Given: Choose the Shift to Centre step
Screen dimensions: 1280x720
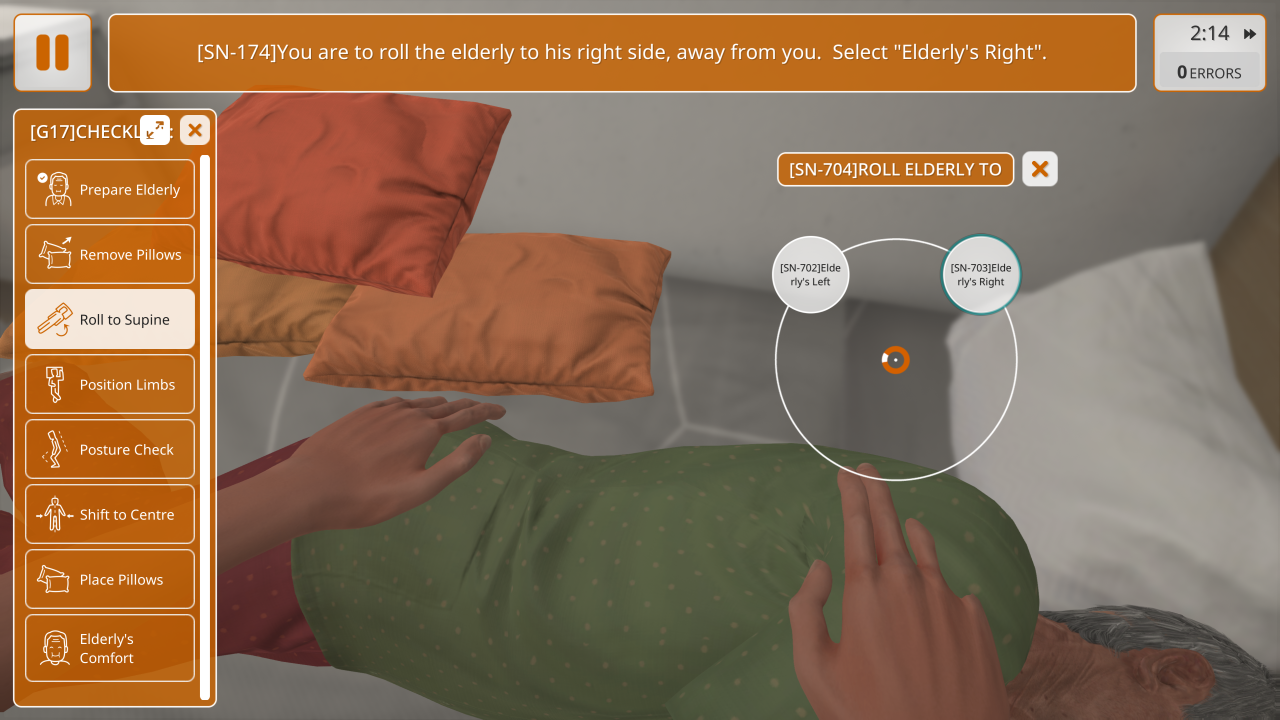Looking at the screenshot, I should click(110, 514).
